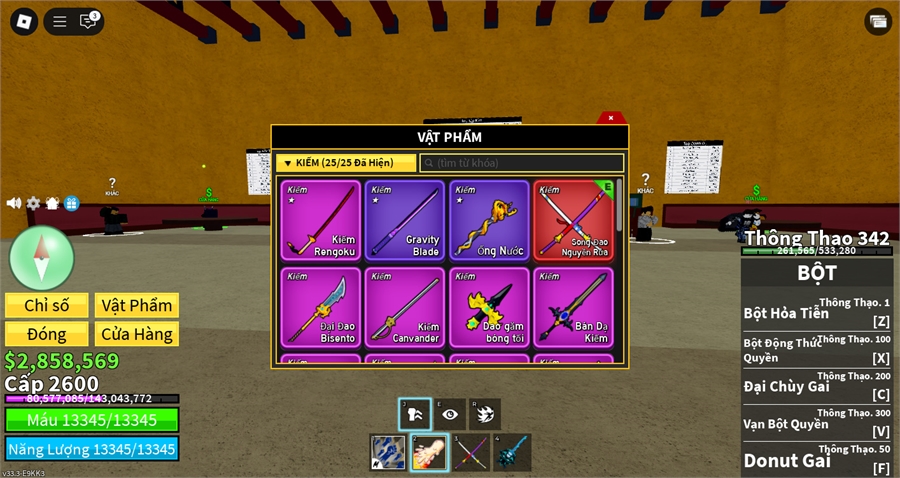Click the Đóng button

[46, 334]
